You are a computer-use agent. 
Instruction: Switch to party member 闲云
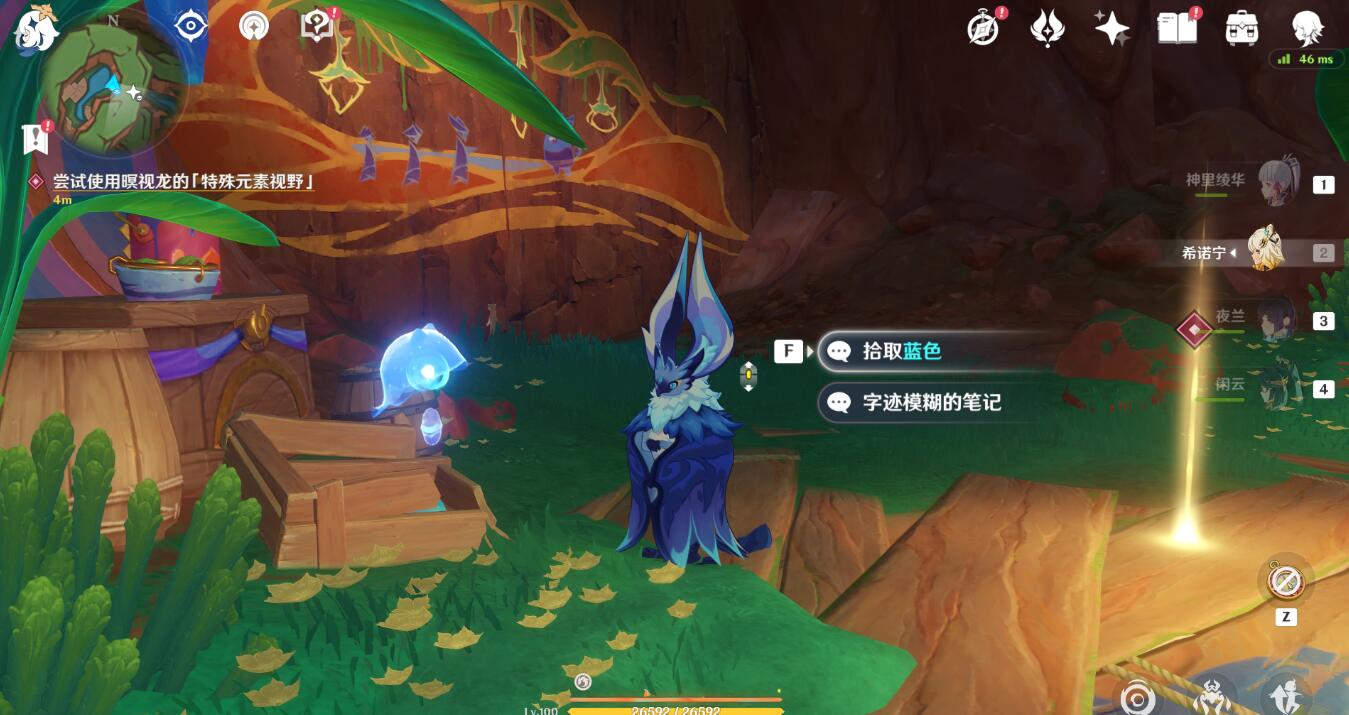click(1275, 388)
